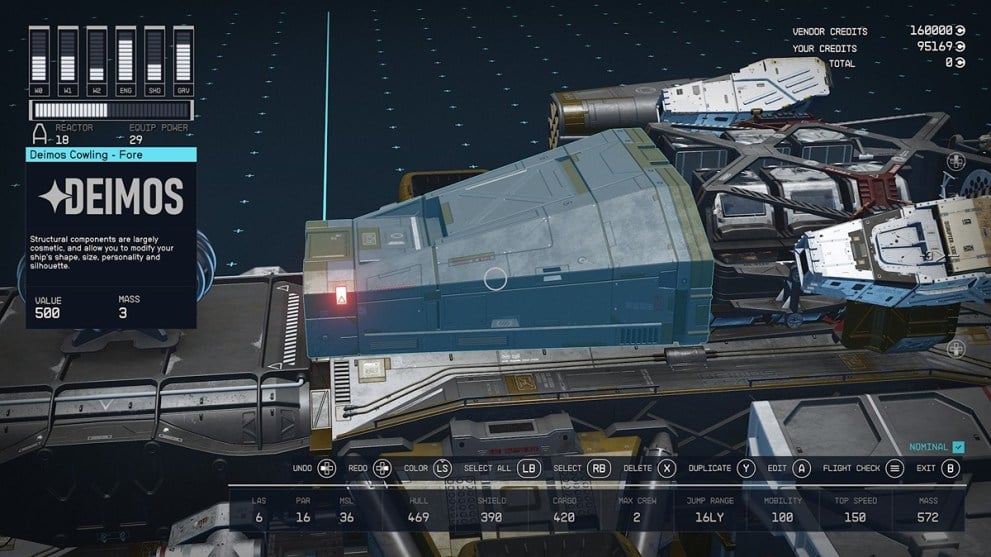Run the Flight Check

894,468
